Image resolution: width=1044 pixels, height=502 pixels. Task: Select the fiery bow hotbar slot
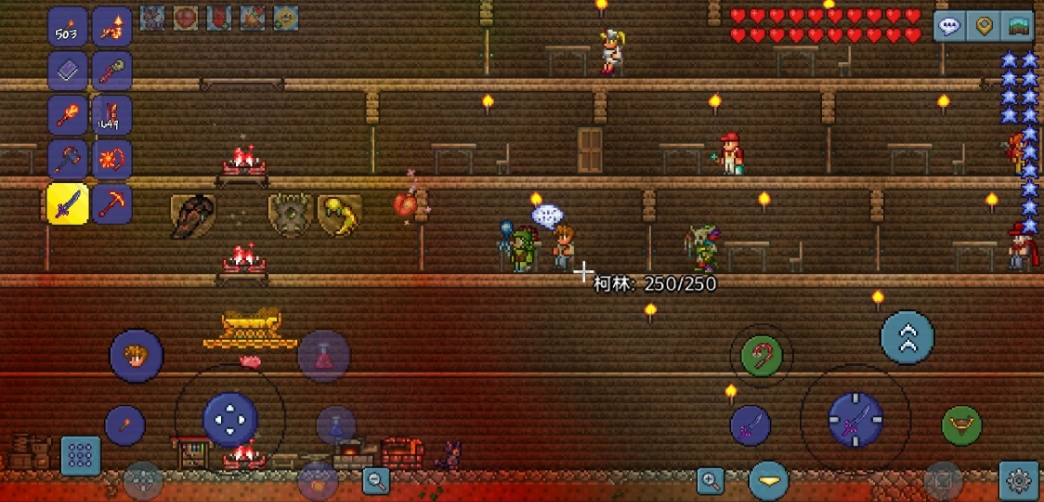[x=112, y=159]
